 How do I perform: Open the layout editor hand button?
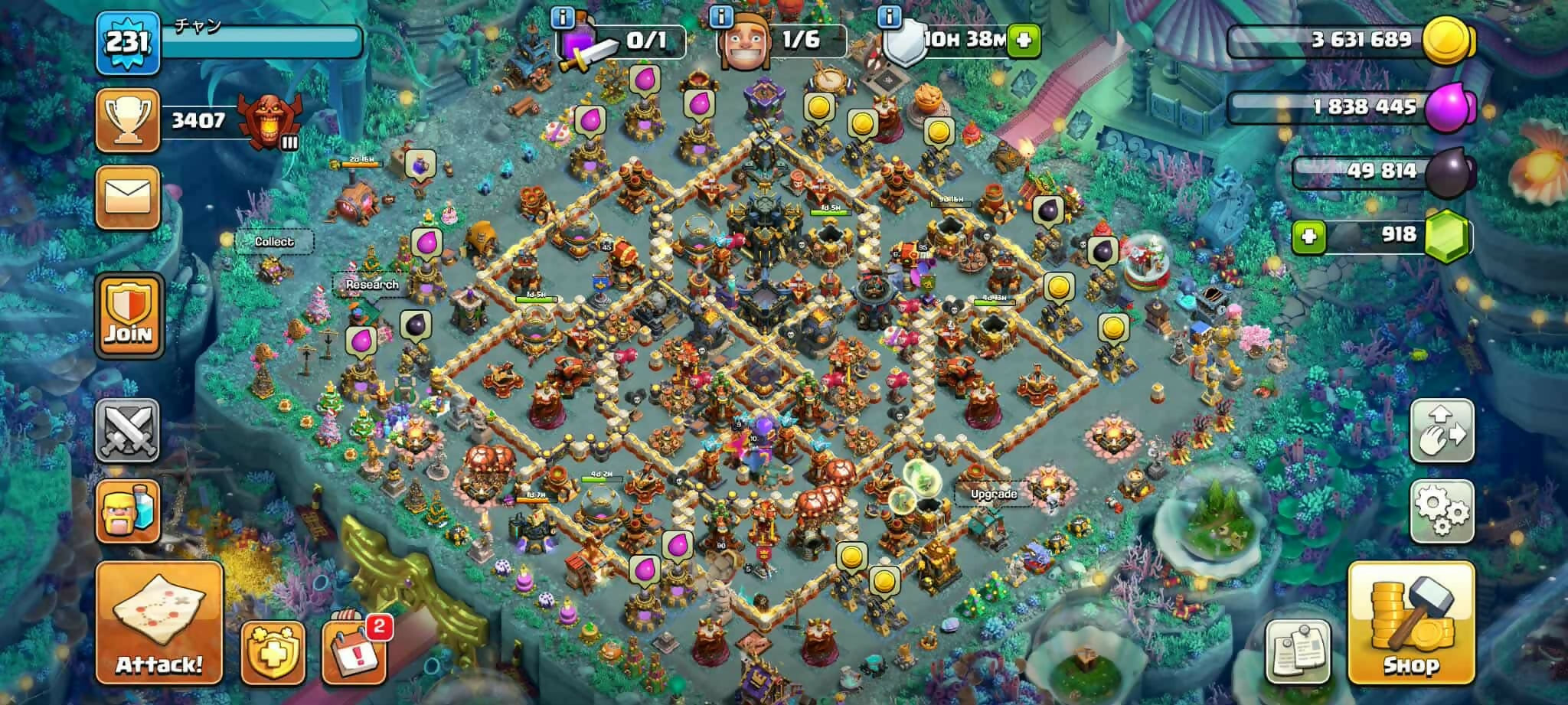1442,430
